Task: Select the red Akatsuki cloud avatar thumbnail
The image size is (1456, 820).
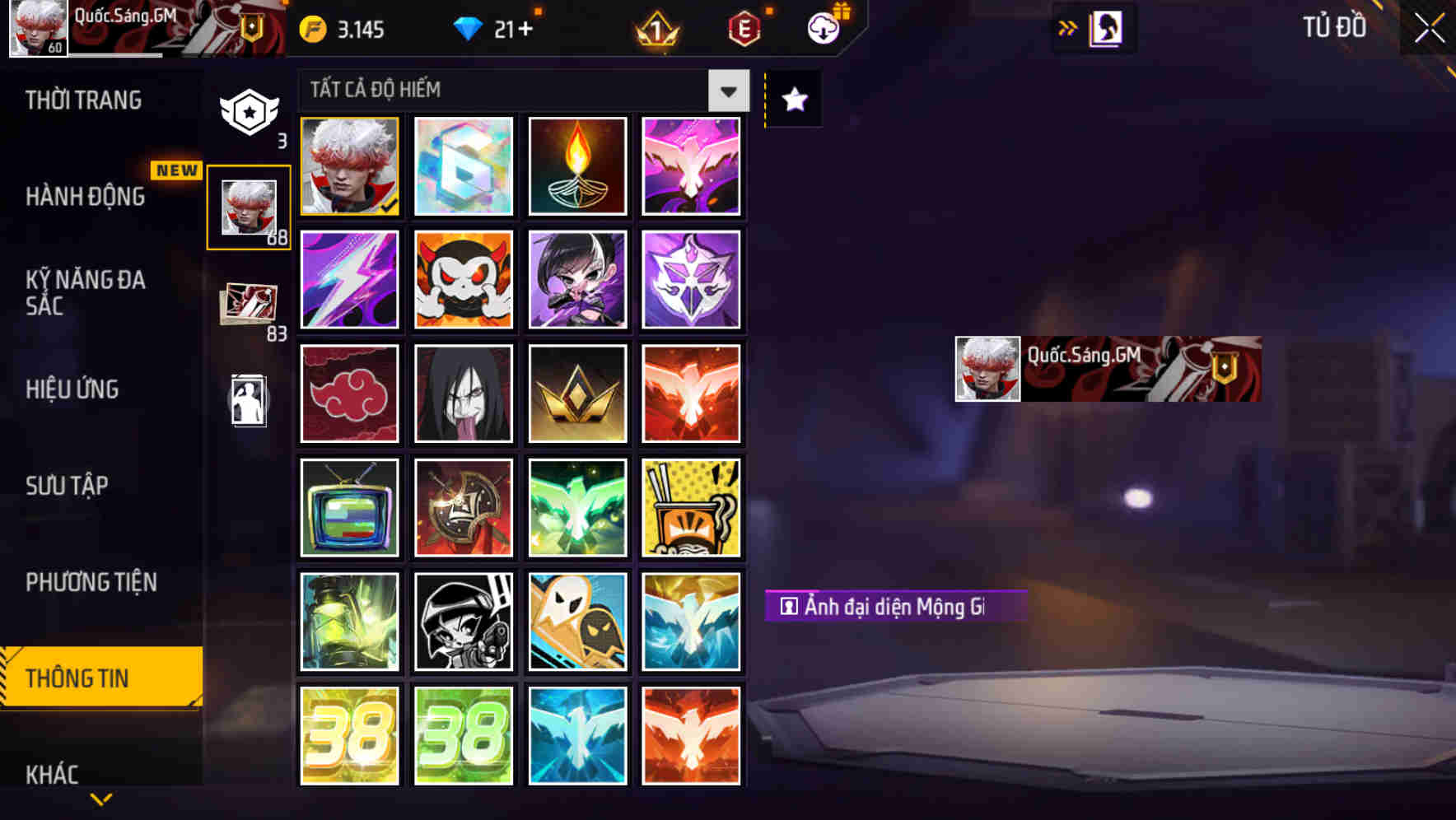Action: [x=349, y=394]
